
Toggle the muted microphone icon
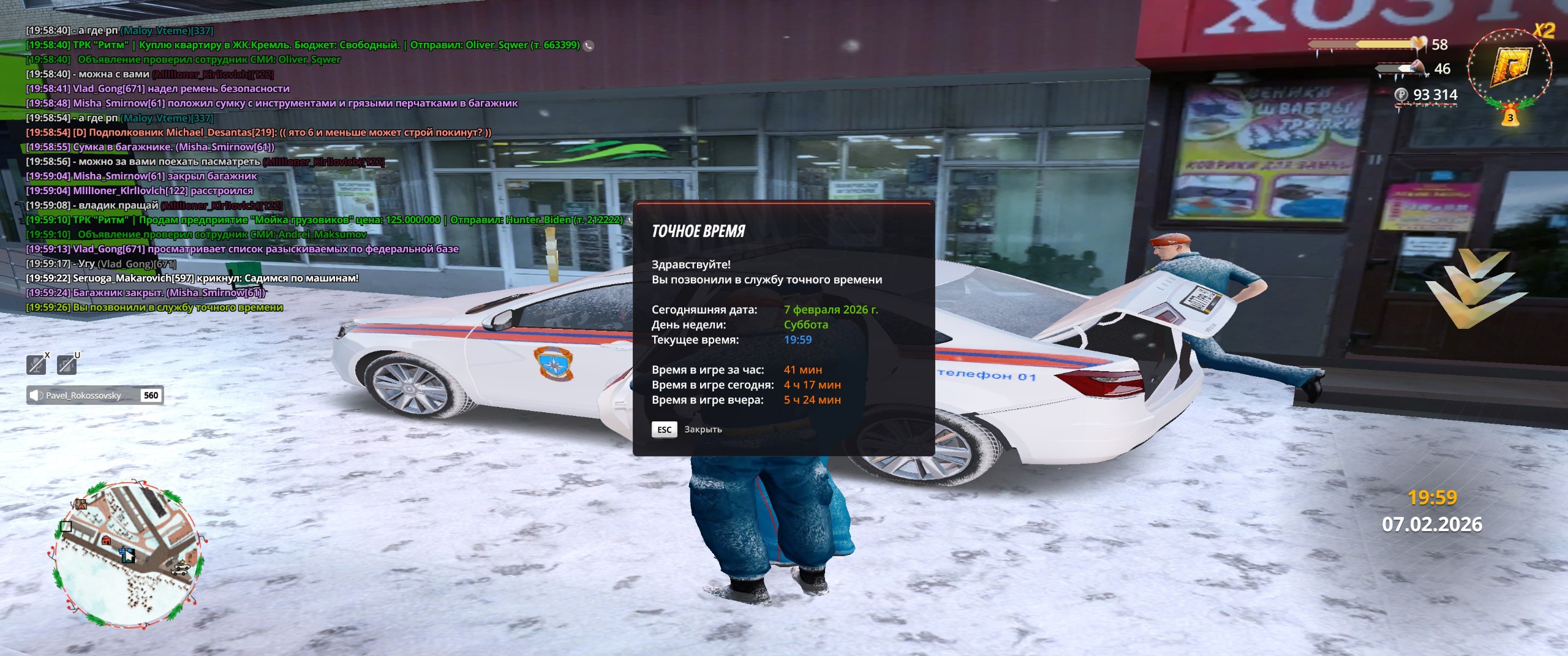(37, 364)
